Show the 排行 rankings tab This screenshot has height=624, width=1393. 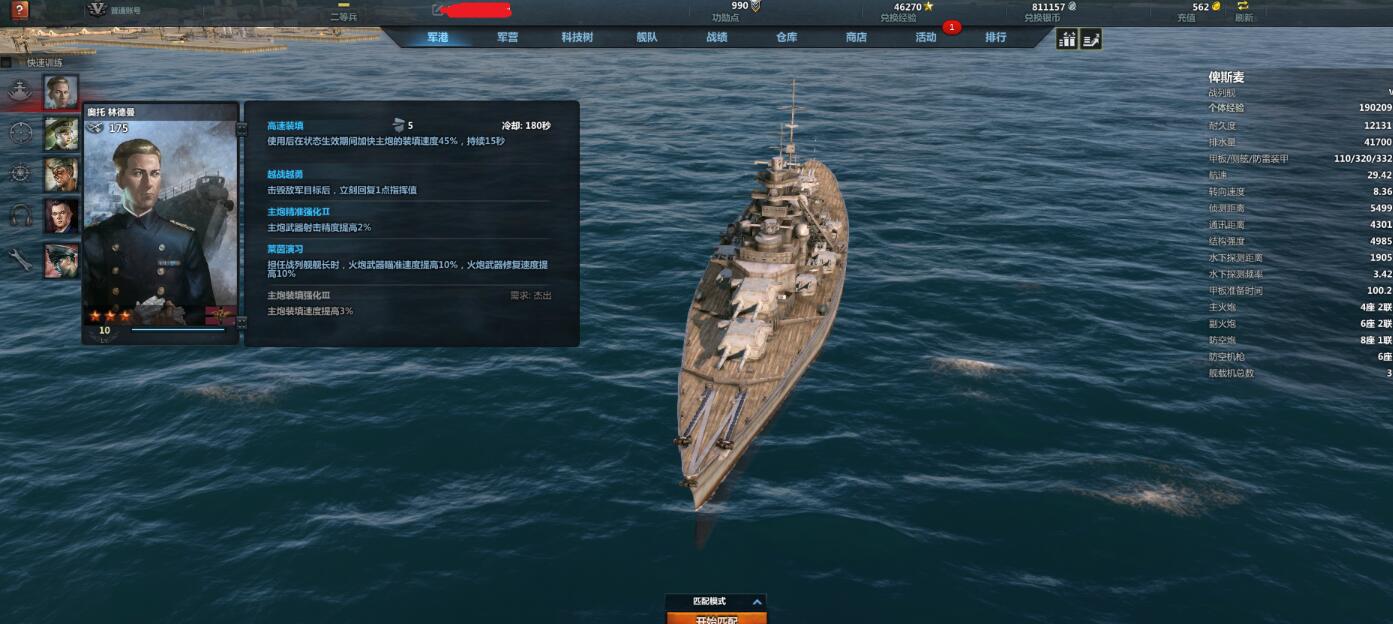click(996, 38)
